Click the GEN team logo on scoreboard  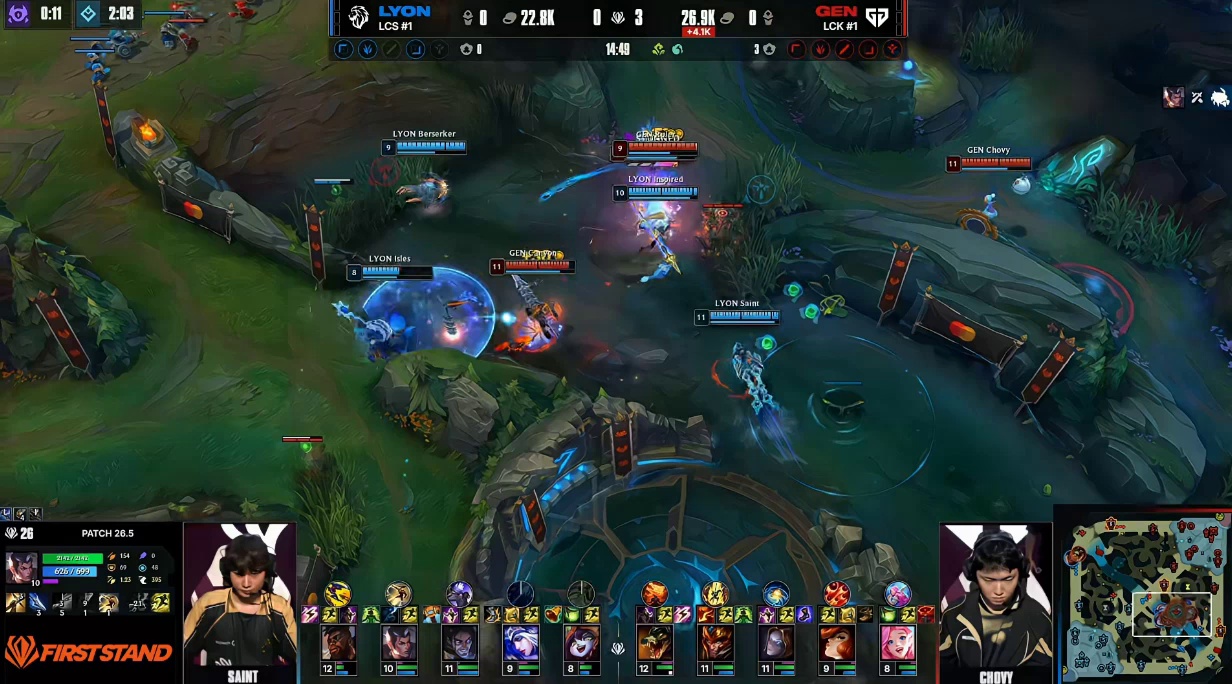click(x=877, y=17)
